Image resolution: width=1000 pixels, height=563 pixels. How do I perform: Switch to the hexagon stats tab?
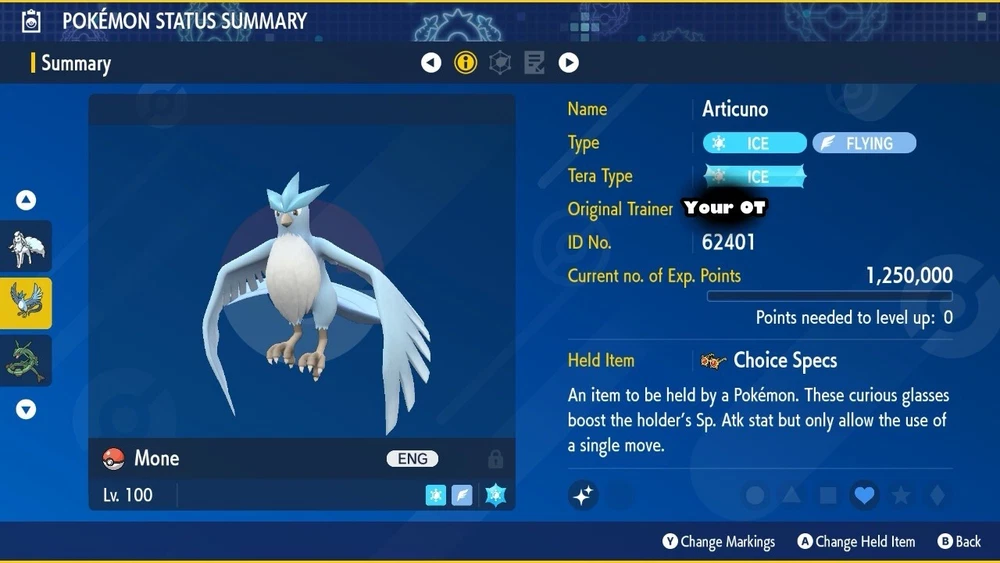[500, 63]
